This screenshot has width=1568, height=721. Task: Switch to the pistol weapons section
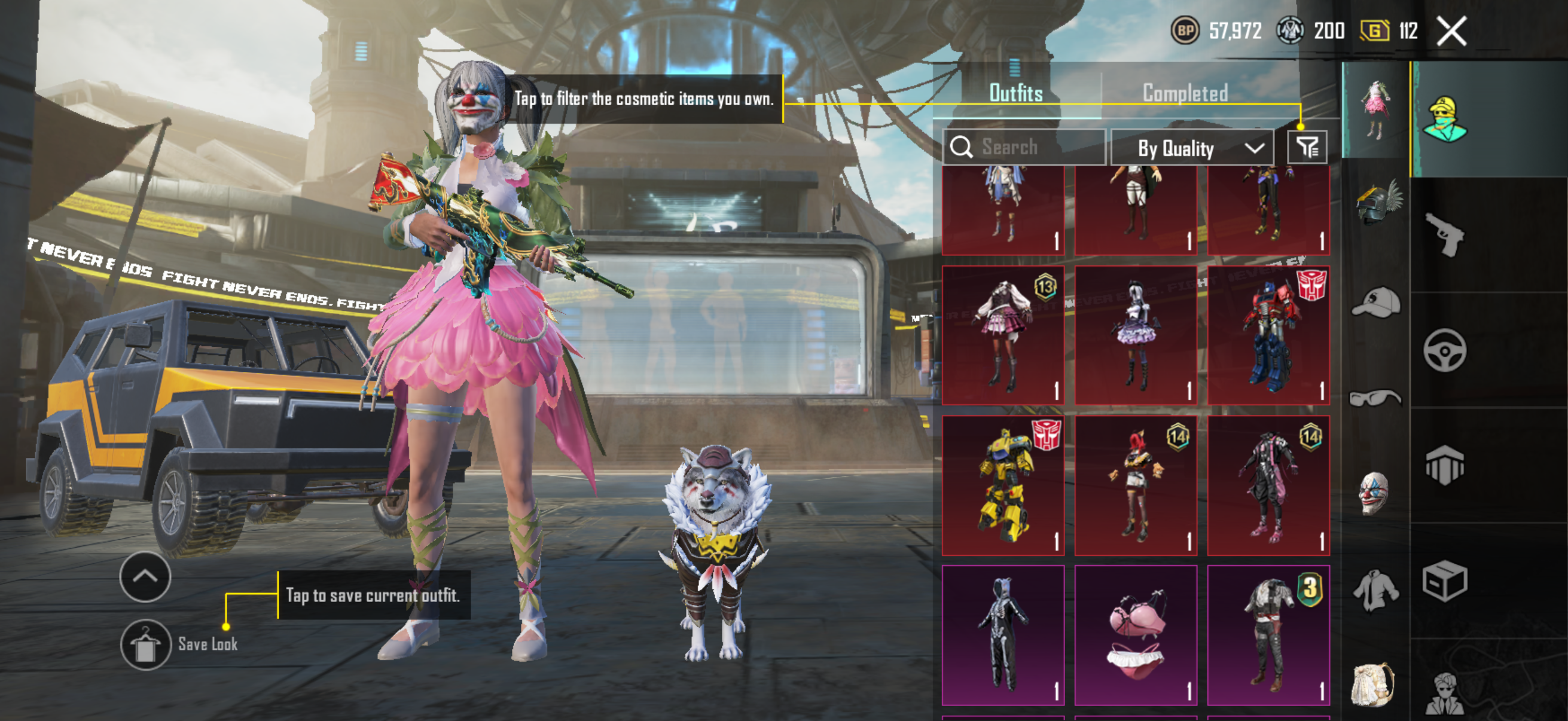[x=1444, y=234]
